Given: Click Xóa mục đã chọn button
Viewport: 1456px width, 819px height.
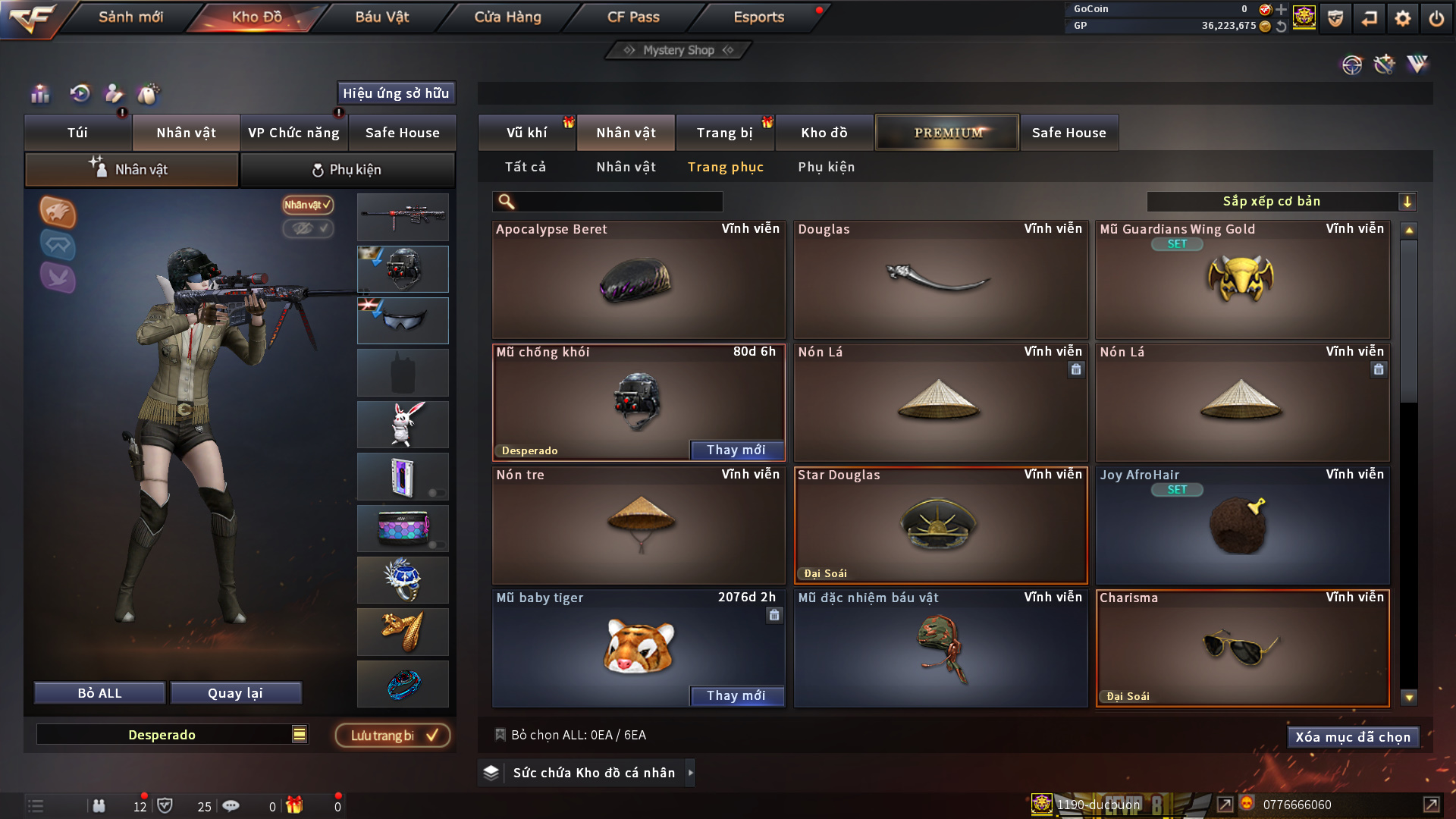Looking at the screenshot, I should [x=1352, y=737].
